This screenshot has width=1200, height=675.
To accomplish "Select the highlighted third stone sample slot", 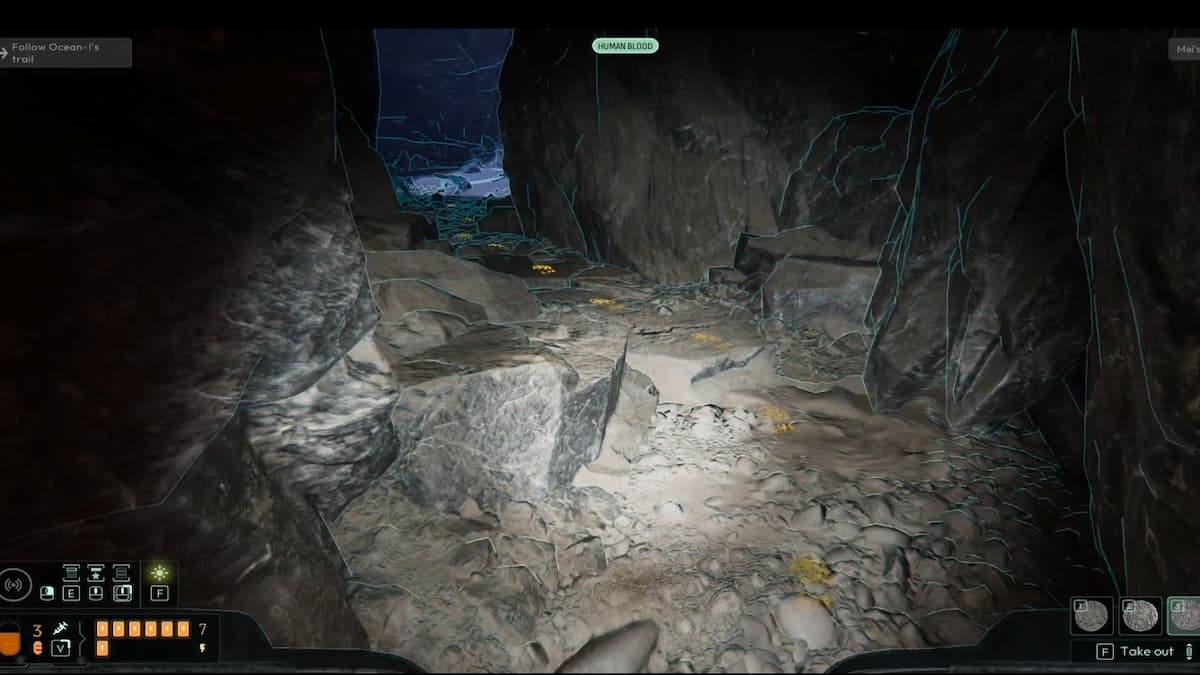I will point(1184,615).
